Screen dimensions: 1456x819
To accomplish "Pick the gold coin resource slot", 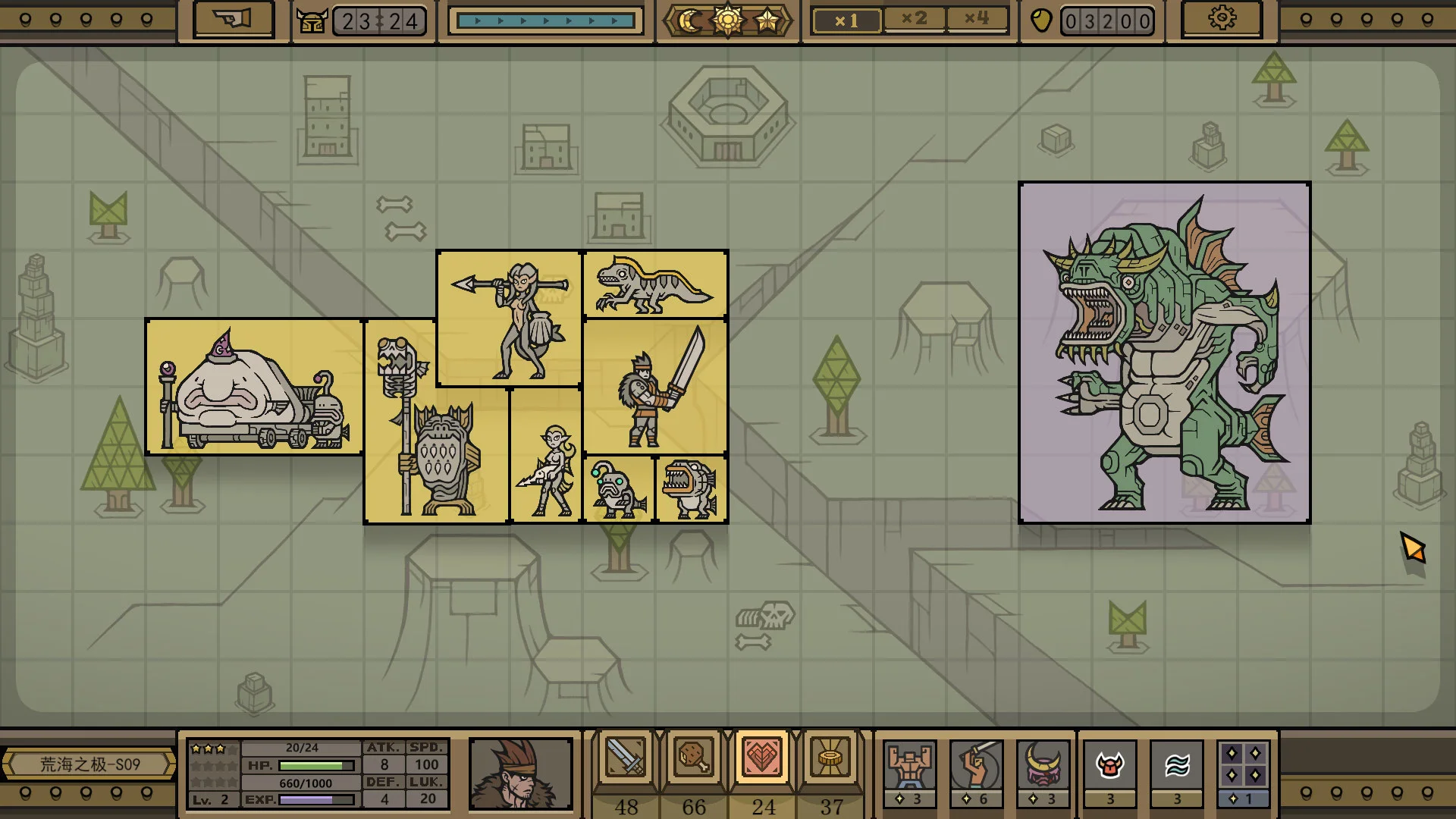I will click(830, 758).
